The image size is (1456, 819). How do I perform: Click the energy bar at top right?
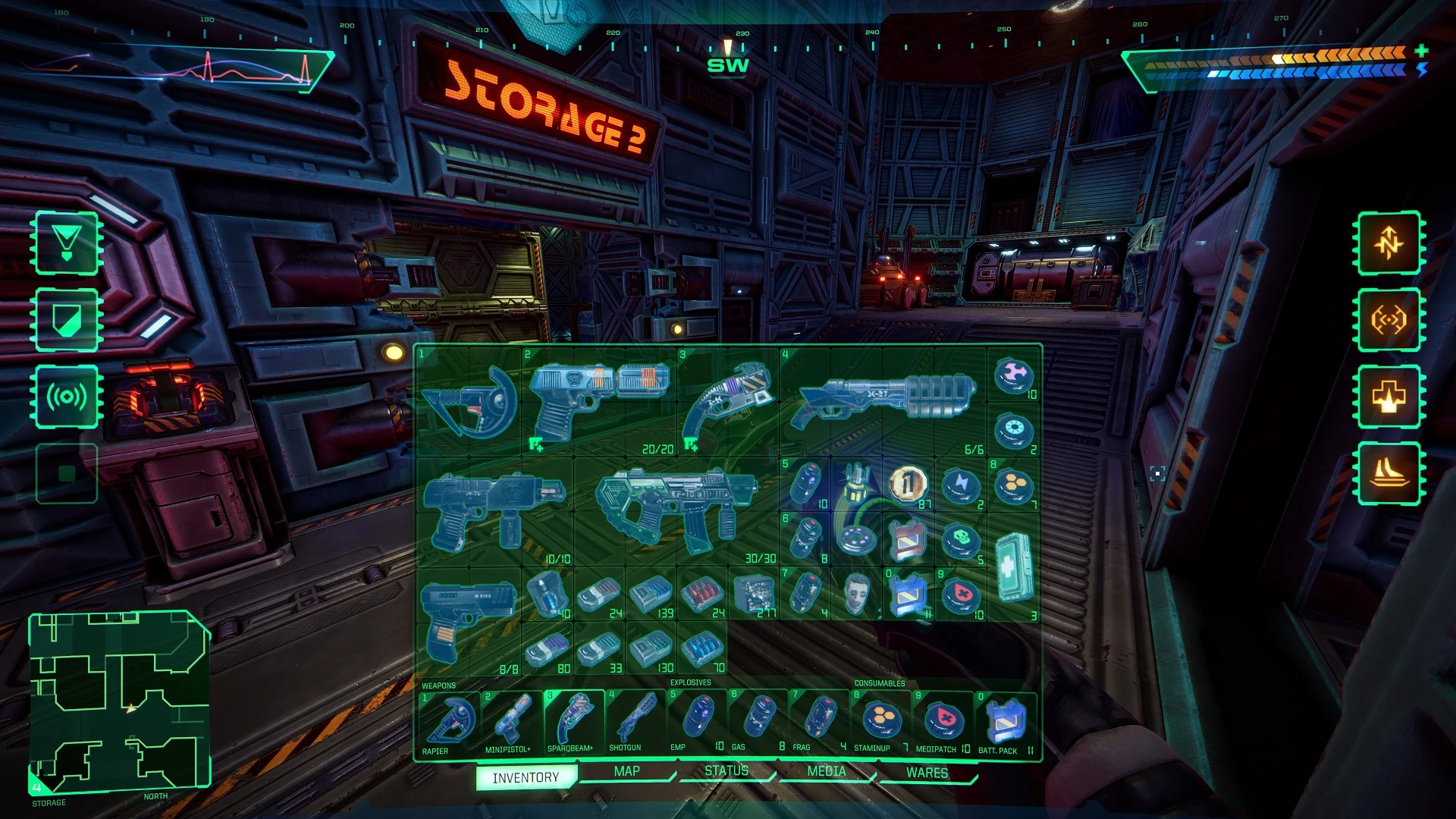pos(1289,72)
